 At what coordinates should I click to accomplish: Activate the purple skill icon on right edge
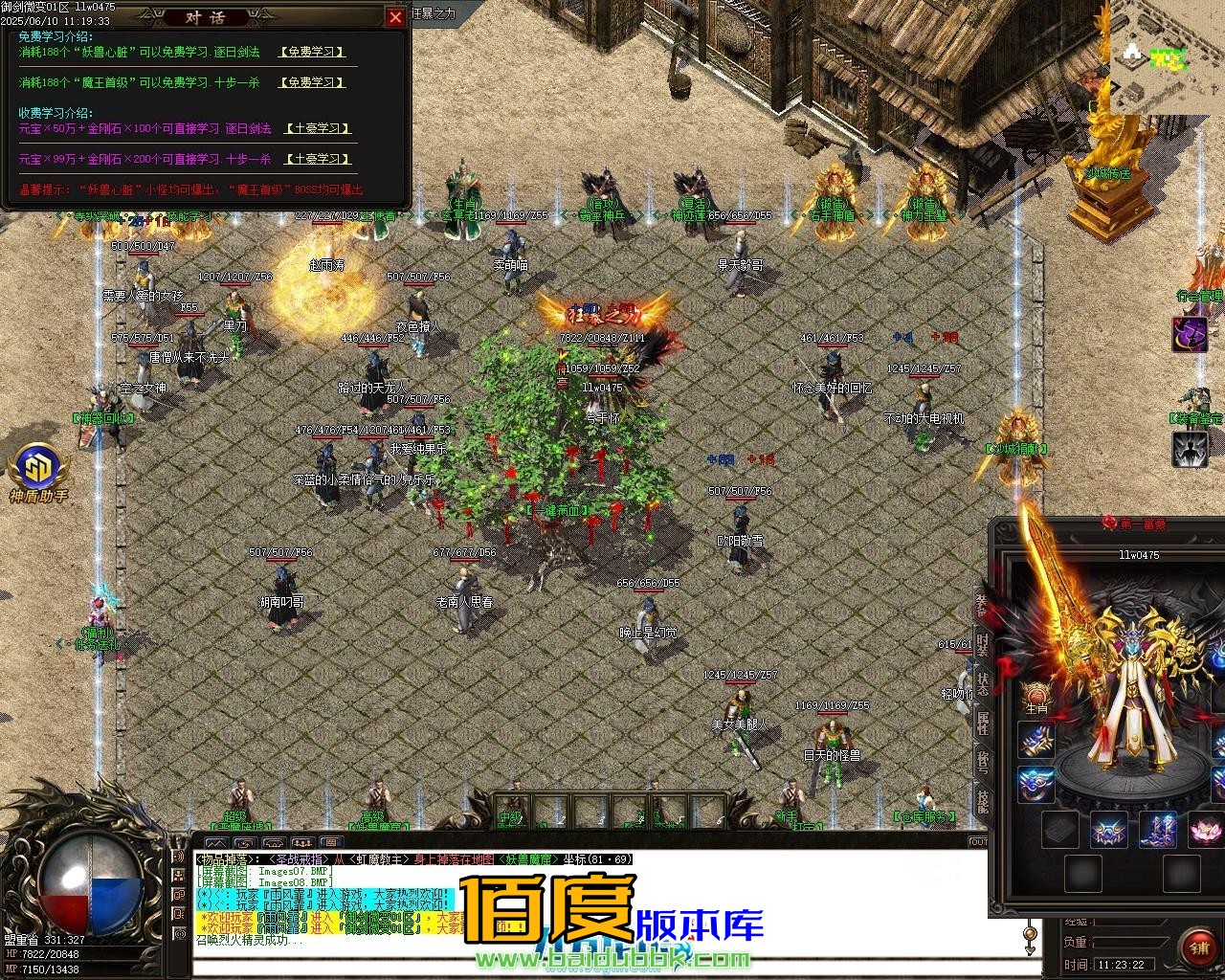[x=1190, y=334]
